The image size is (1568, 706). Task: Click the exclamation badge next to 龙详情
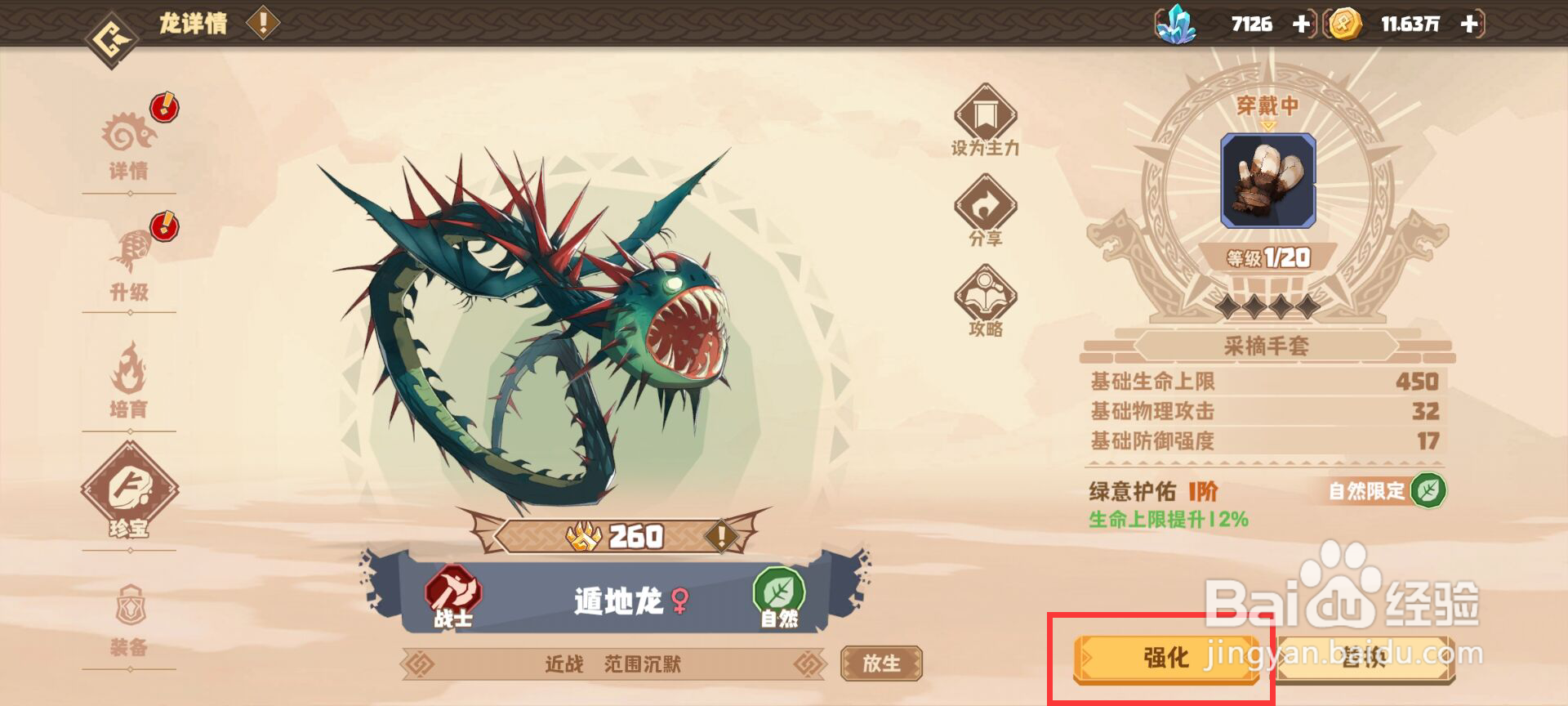pyautogui.click(x=263, y=23)
